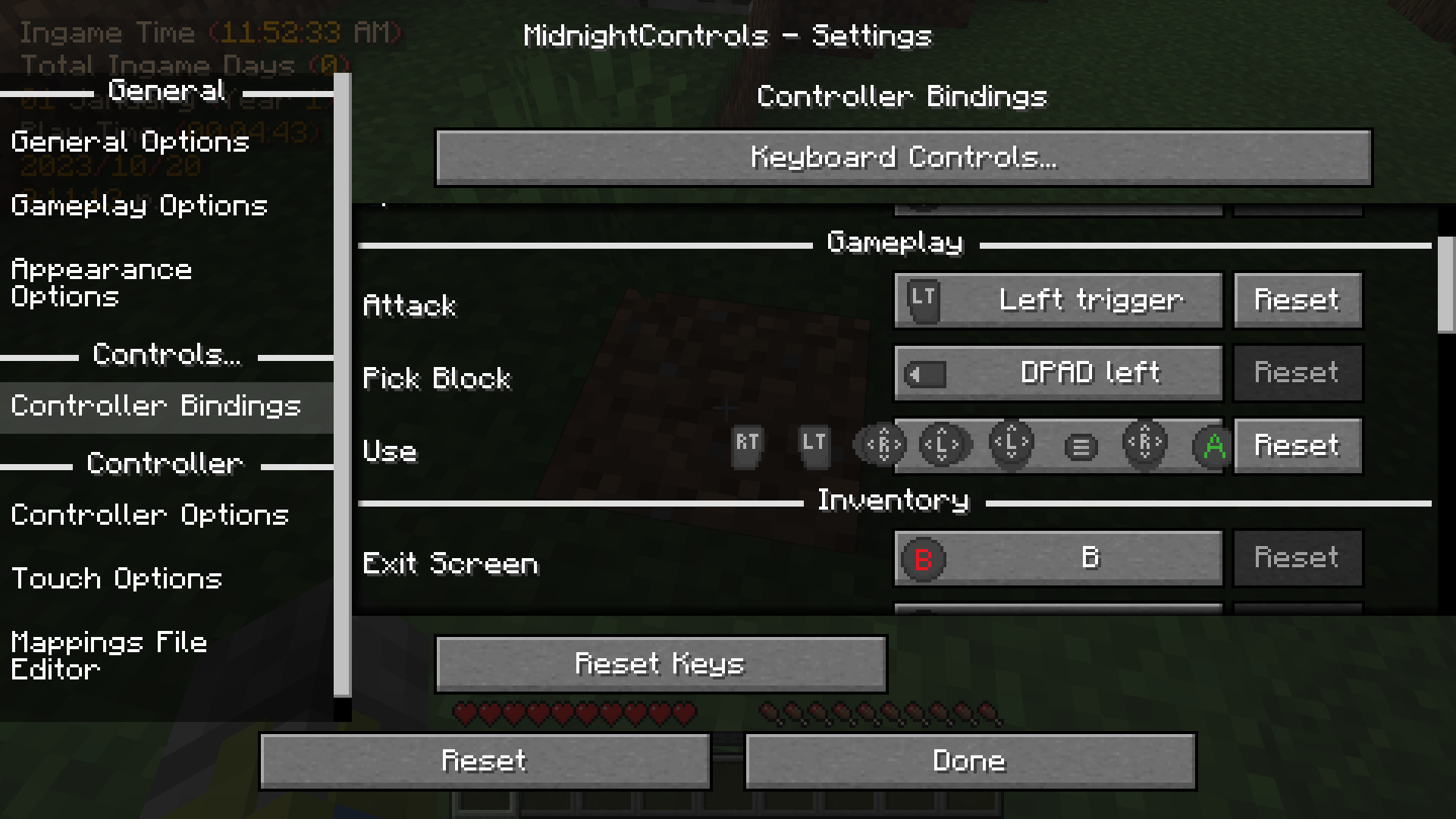Viewport: 1456px width, 819px height.
Task: Open Gameplay Options settings
Action: [138, 206]
